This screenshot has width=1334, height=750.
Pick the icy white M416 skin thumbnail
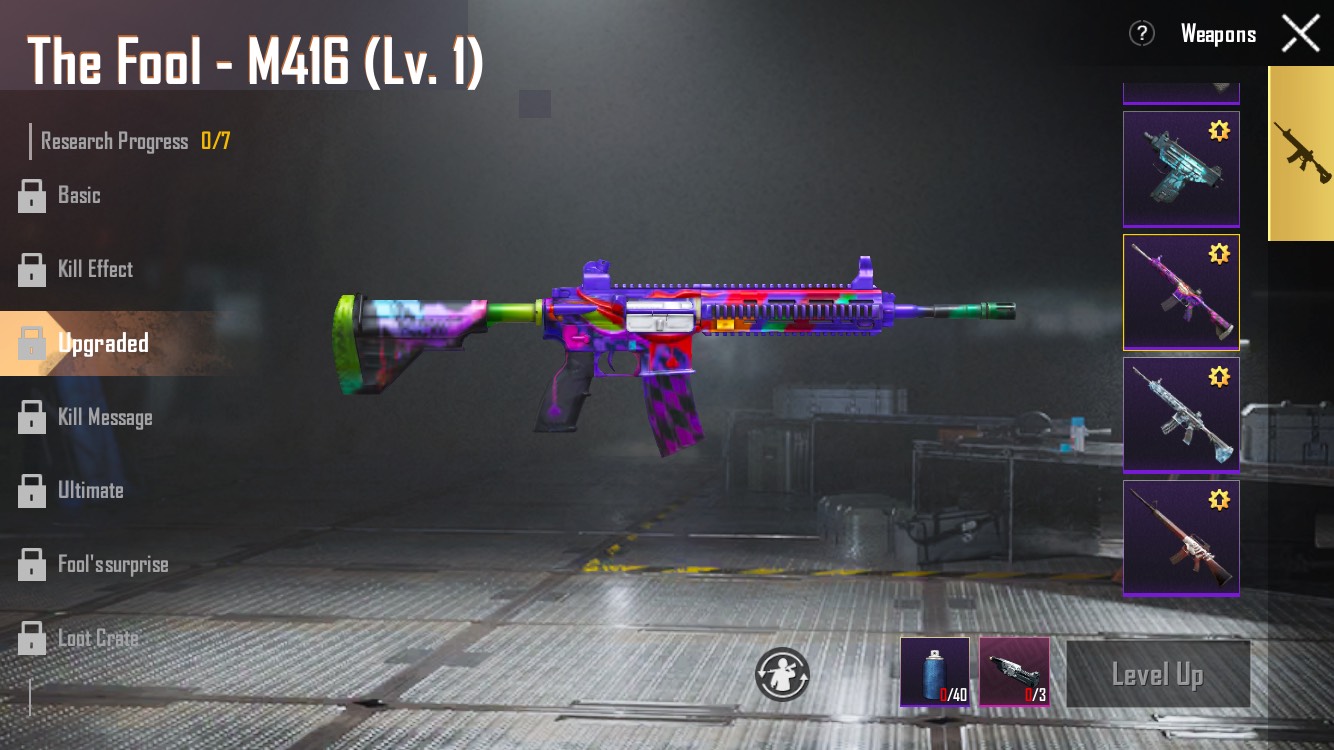pyautogui.click(x=1181, y=414)
